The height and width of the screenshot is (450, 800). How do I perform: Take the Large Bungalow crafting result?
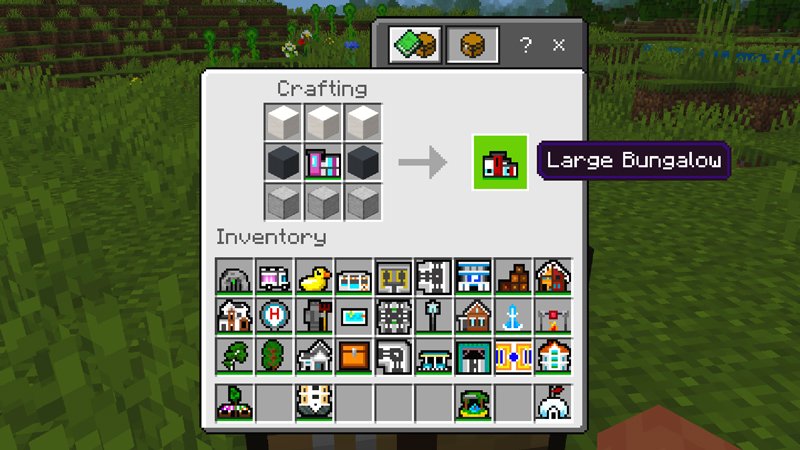click(500, 162)
